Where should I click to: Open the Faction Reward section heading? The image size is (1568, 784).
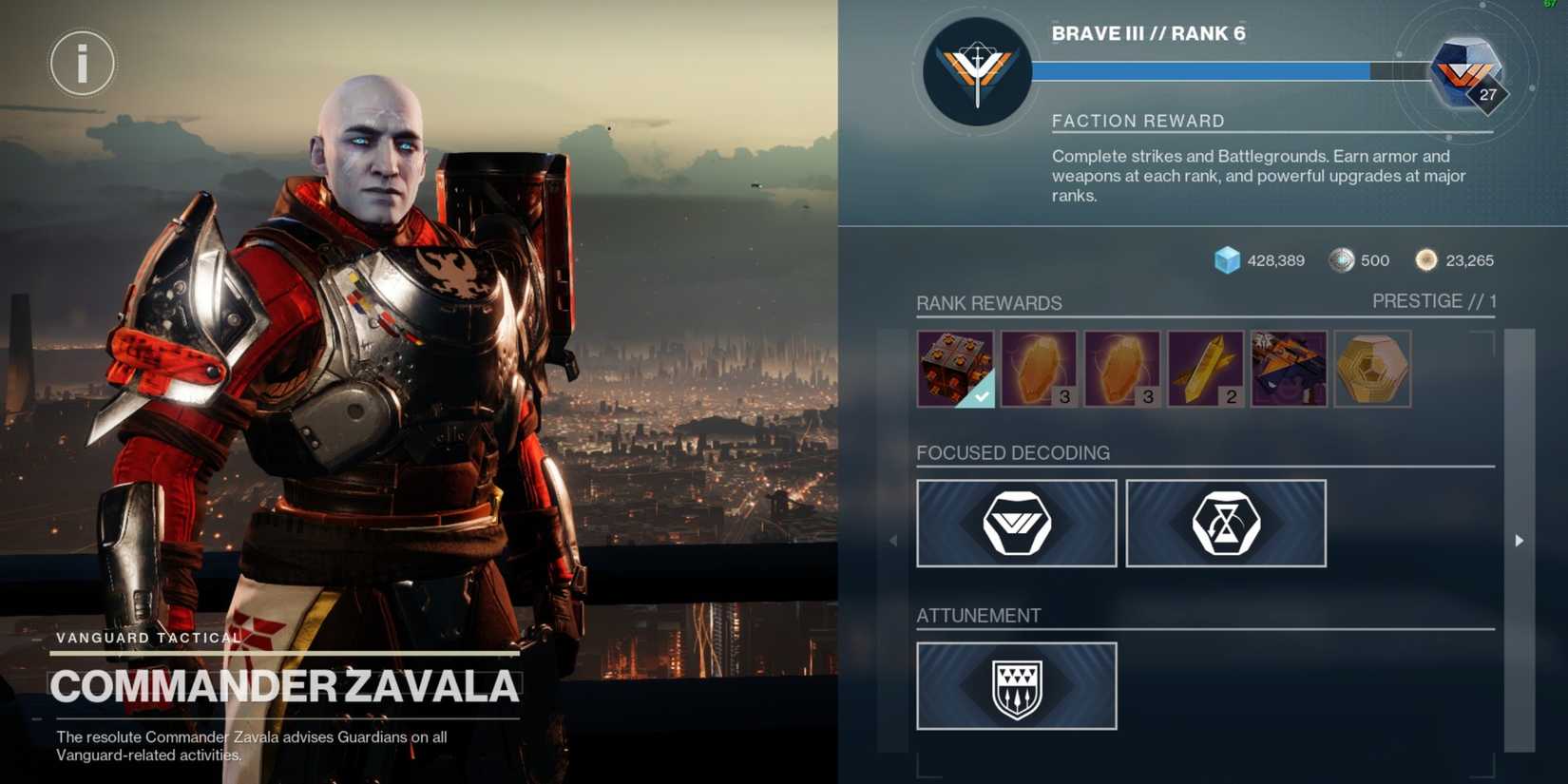point(1138,121)
